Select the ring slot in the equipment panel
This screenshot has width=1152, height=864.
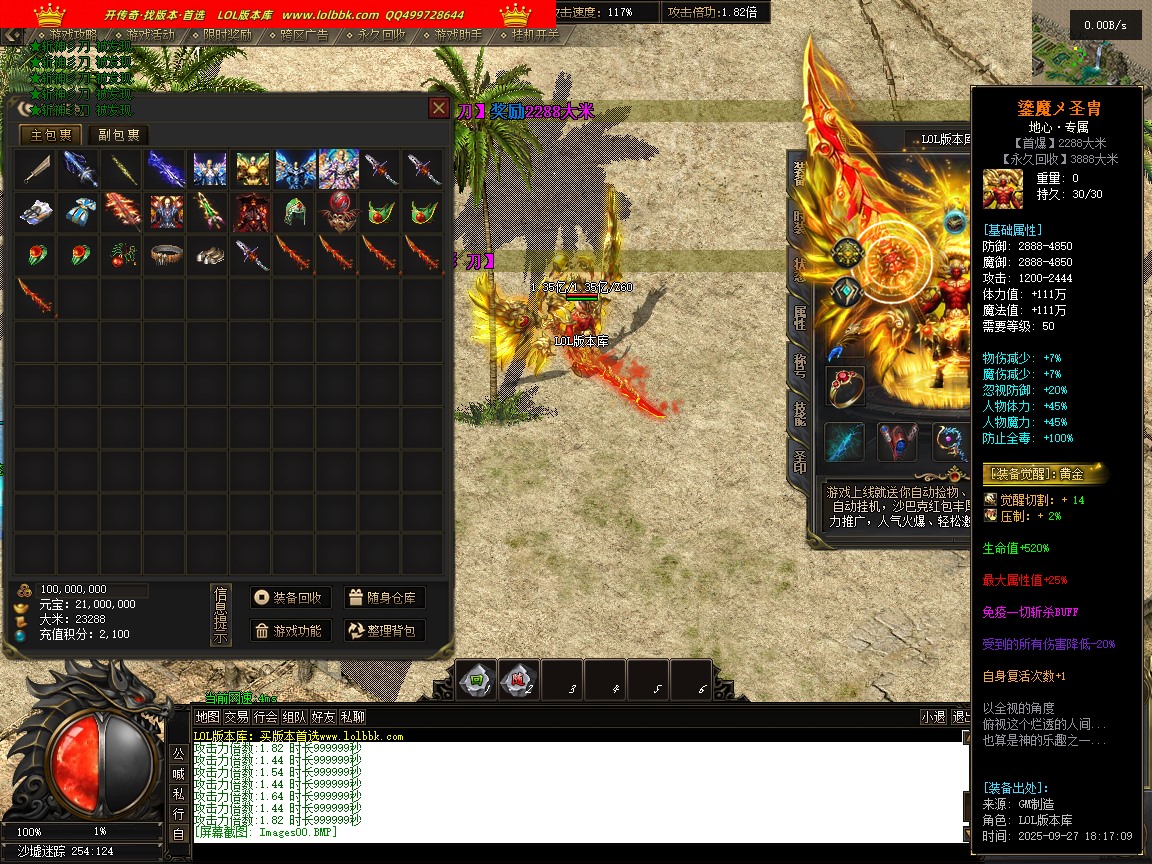point(845,386)
